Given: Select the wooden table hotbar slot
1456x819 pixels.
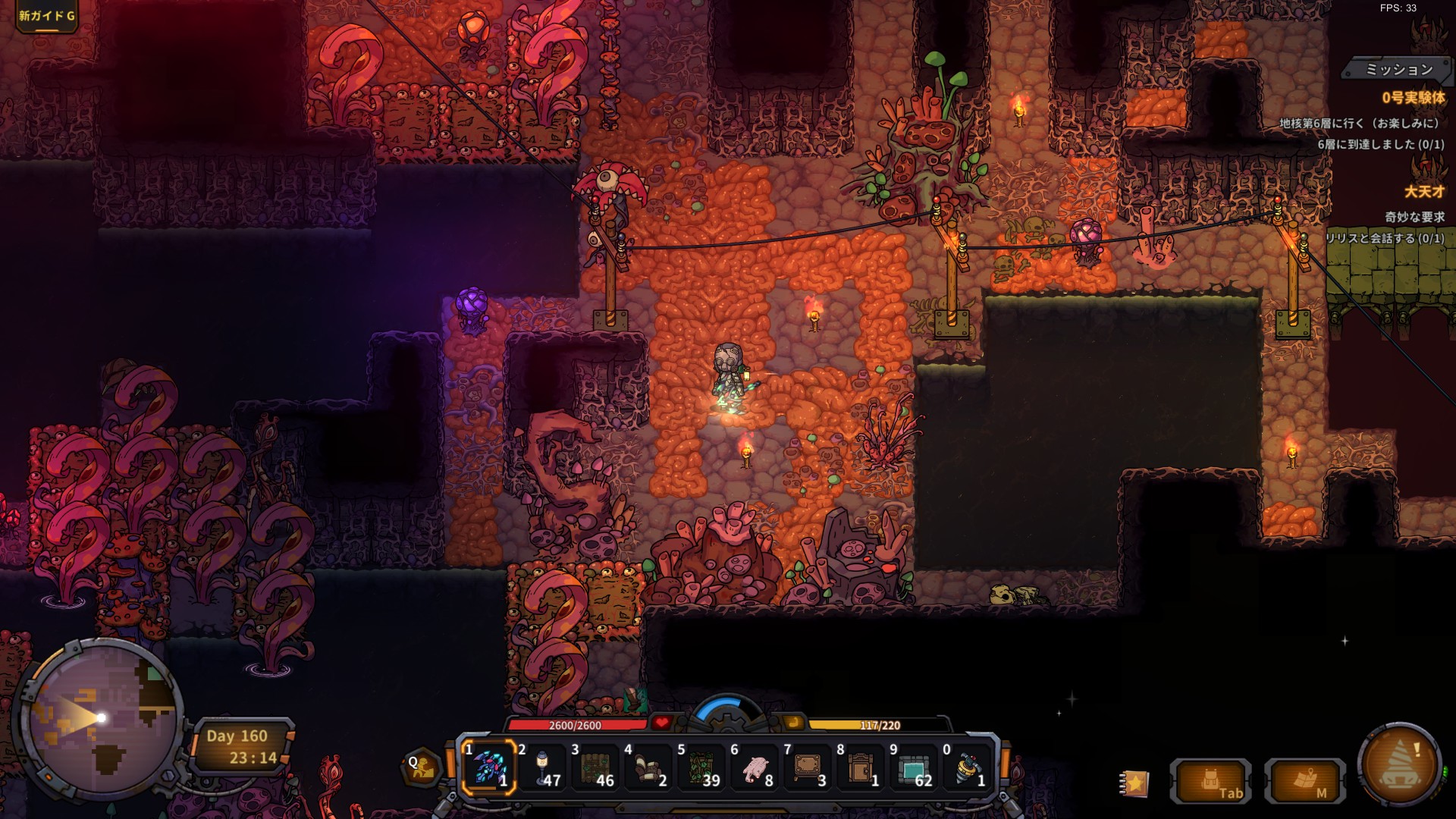Looking at the screenshot, I should pos(808,767).
